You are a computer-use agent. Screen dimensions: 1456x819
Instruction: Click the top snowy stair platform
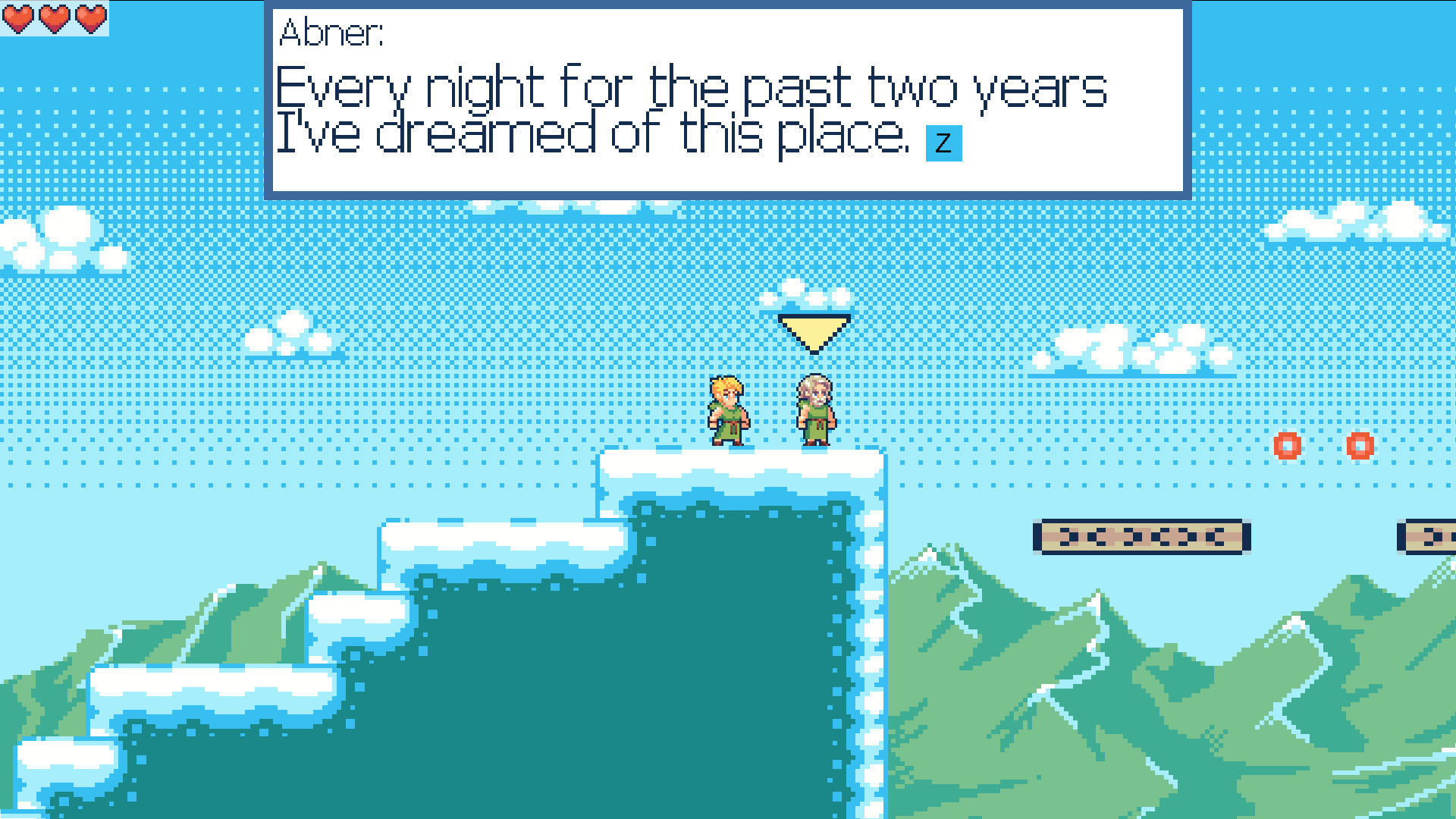pos(739,463)
